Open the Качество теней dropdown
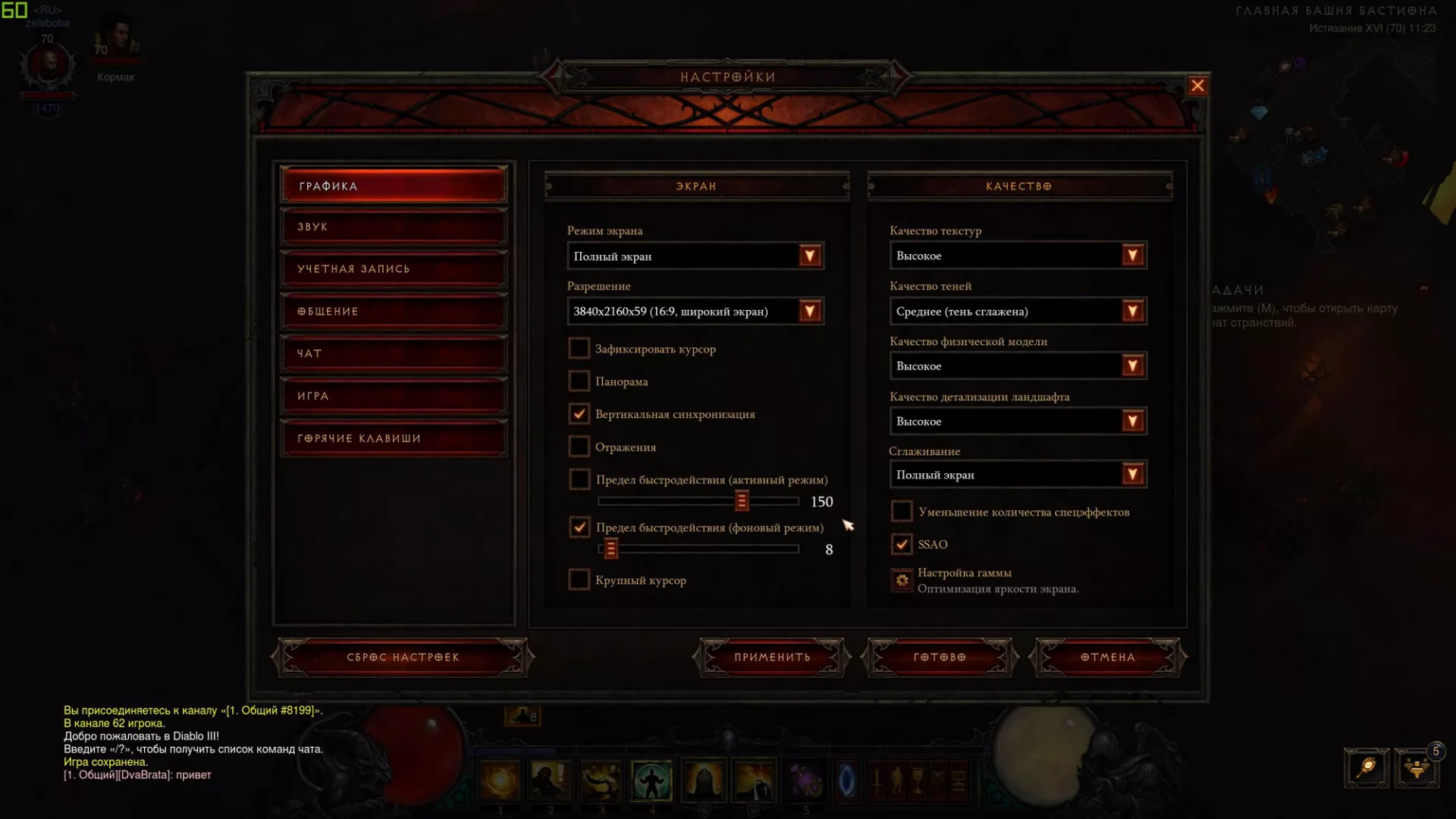Viewport: 1456px width, 819px height. coord(1132,312)
